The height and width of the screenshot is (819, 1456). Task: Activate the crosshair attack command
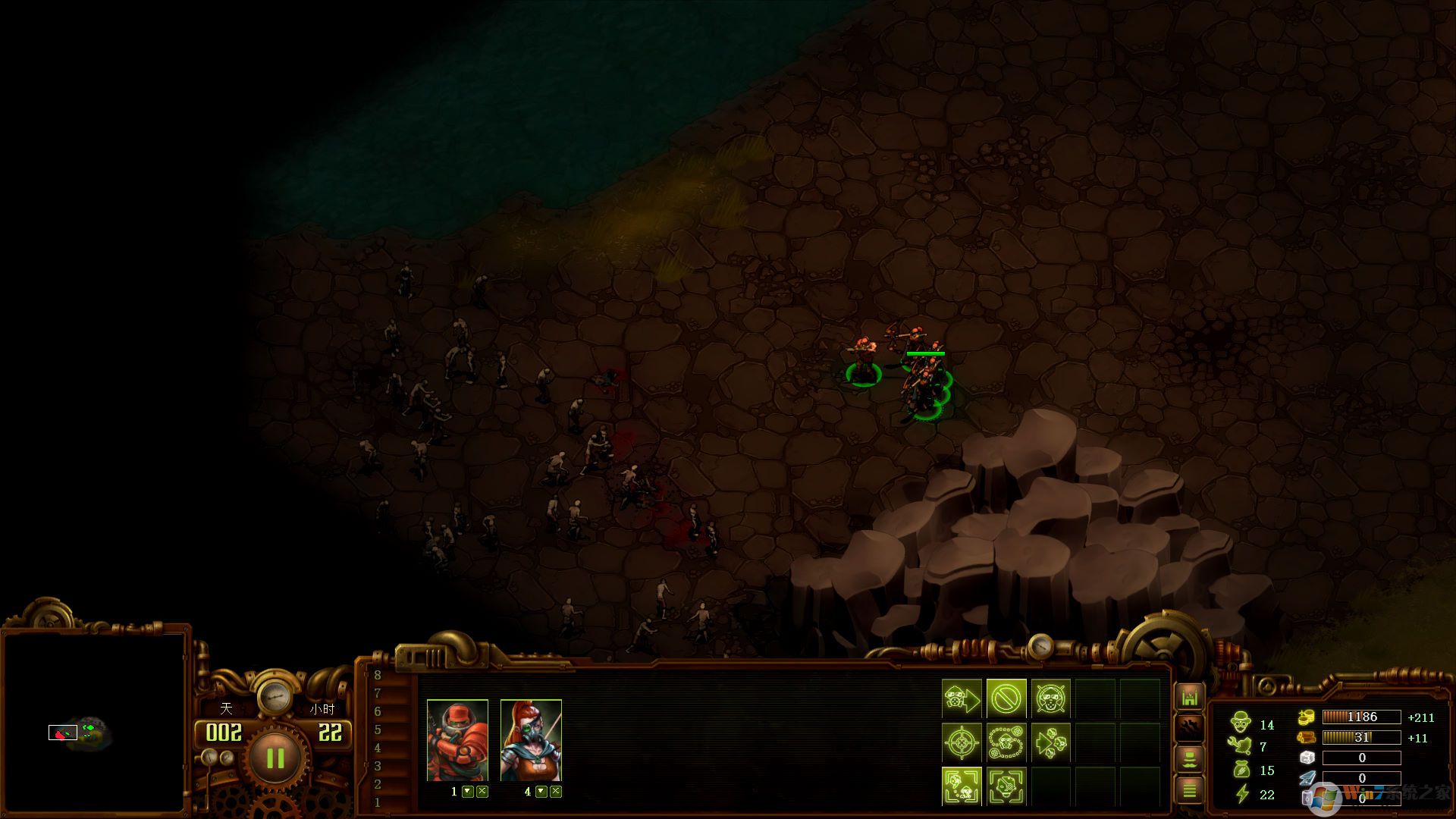[x=962, y=742]
